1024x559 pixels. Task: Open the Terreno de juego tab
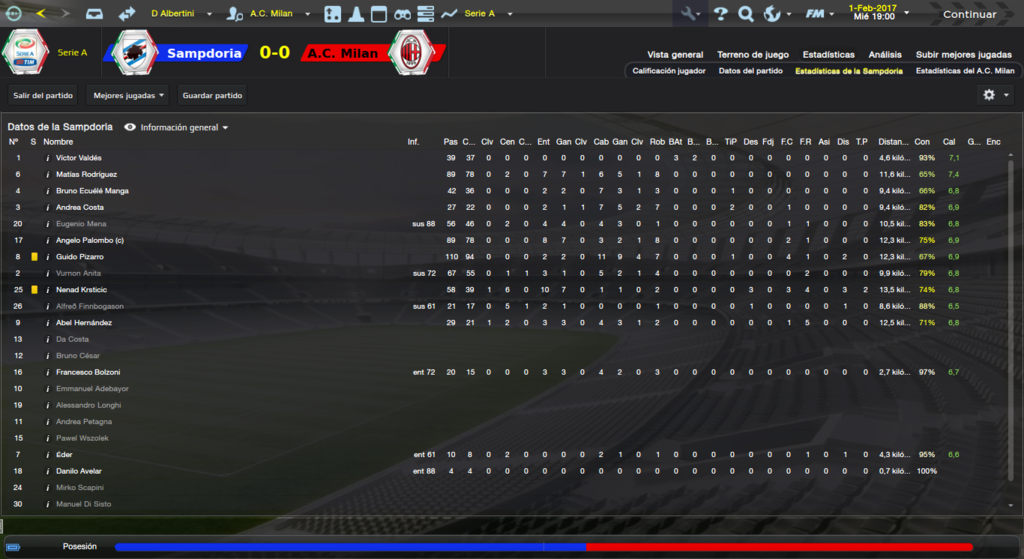[x=753, y=54]
